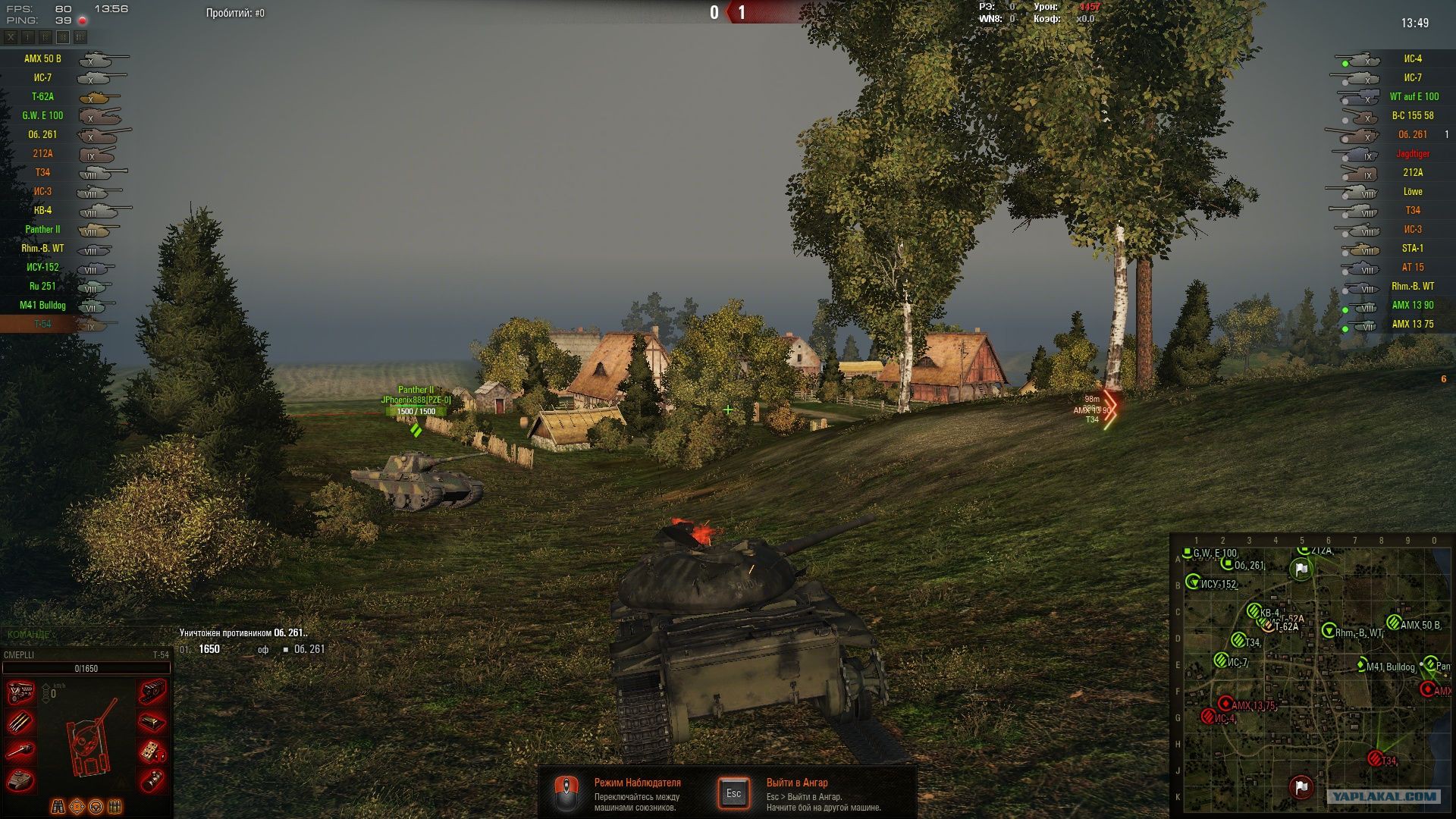The width and height of the screenshot is (1456, 819).
Task: Click the gun module icon on damage panel
Action: (x=20, y=751)
